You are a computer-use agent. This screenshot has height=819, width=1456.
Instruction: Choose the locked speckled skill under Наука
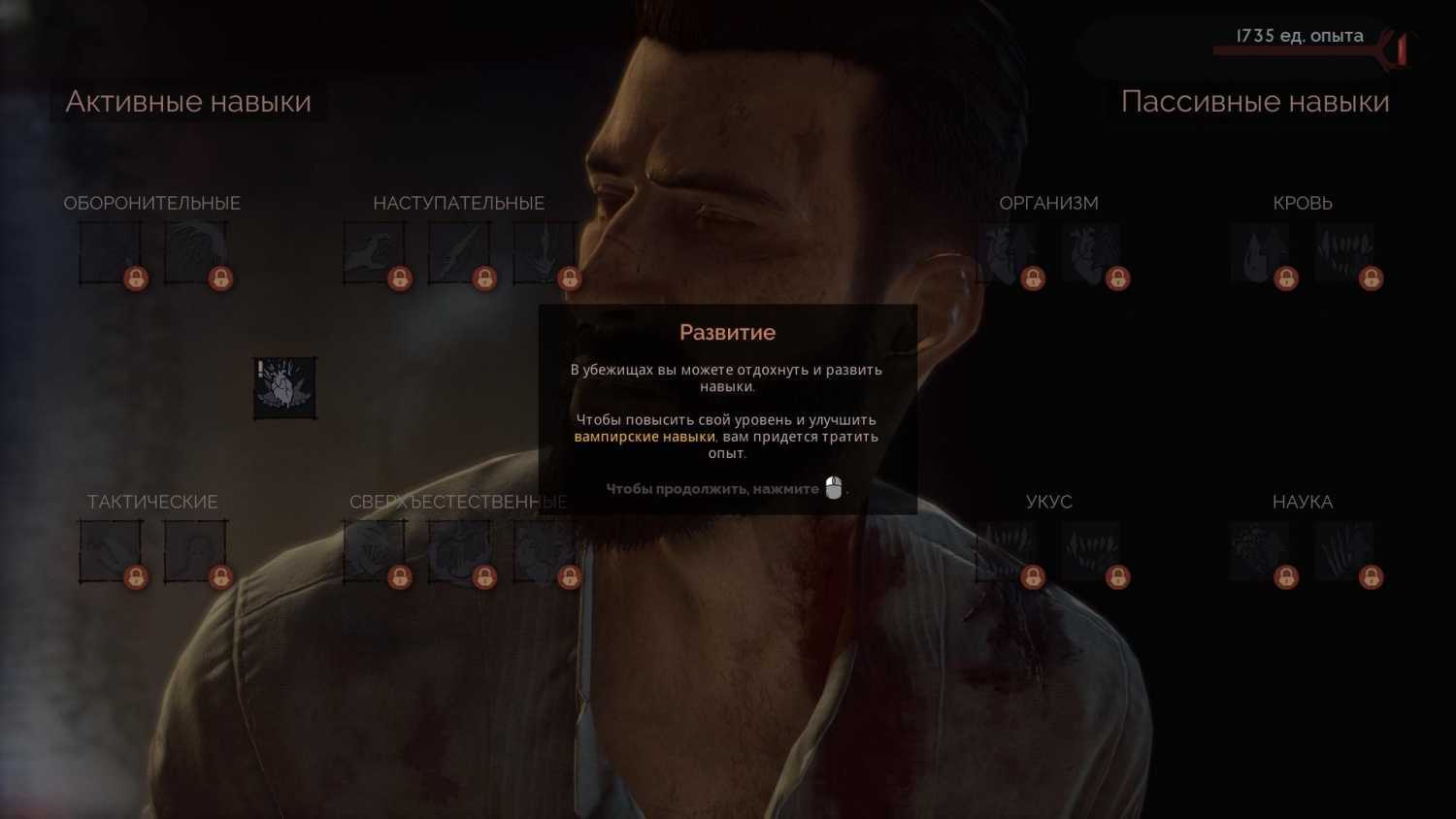[x=1260, y=551]
